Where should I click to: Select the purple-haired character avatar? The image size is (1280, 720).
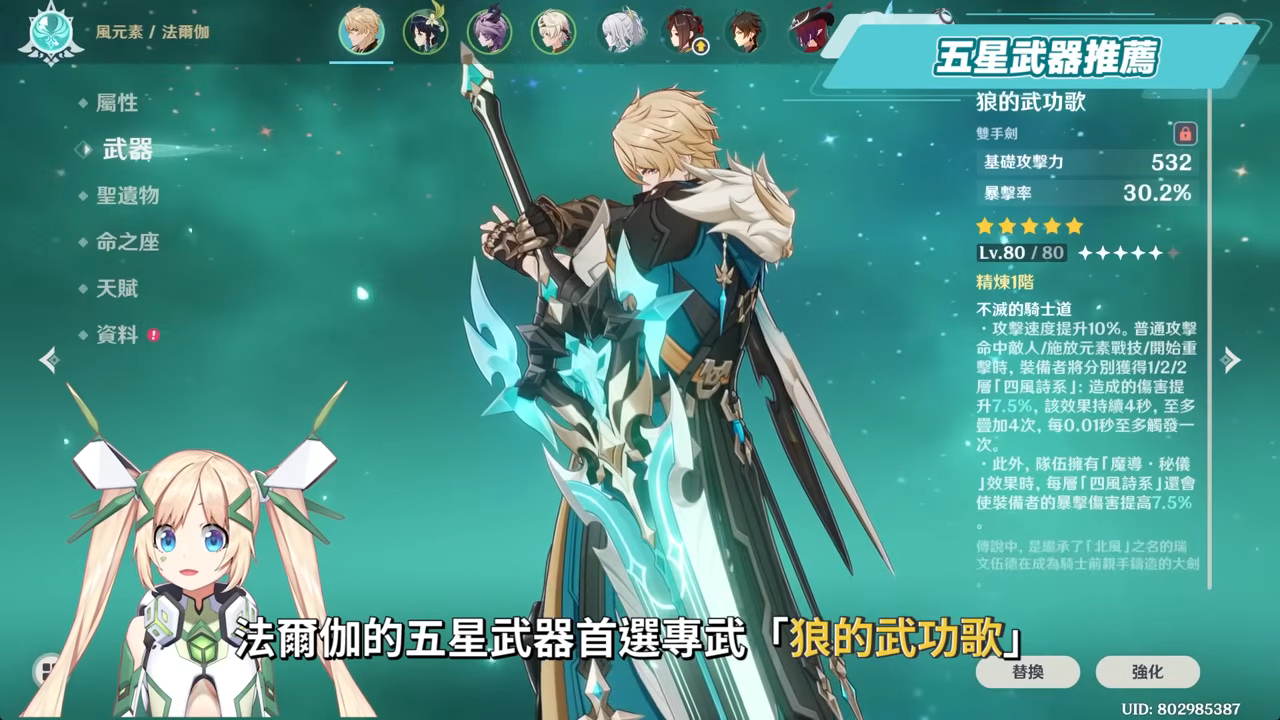pyautogui.click(x=487, y=32)
